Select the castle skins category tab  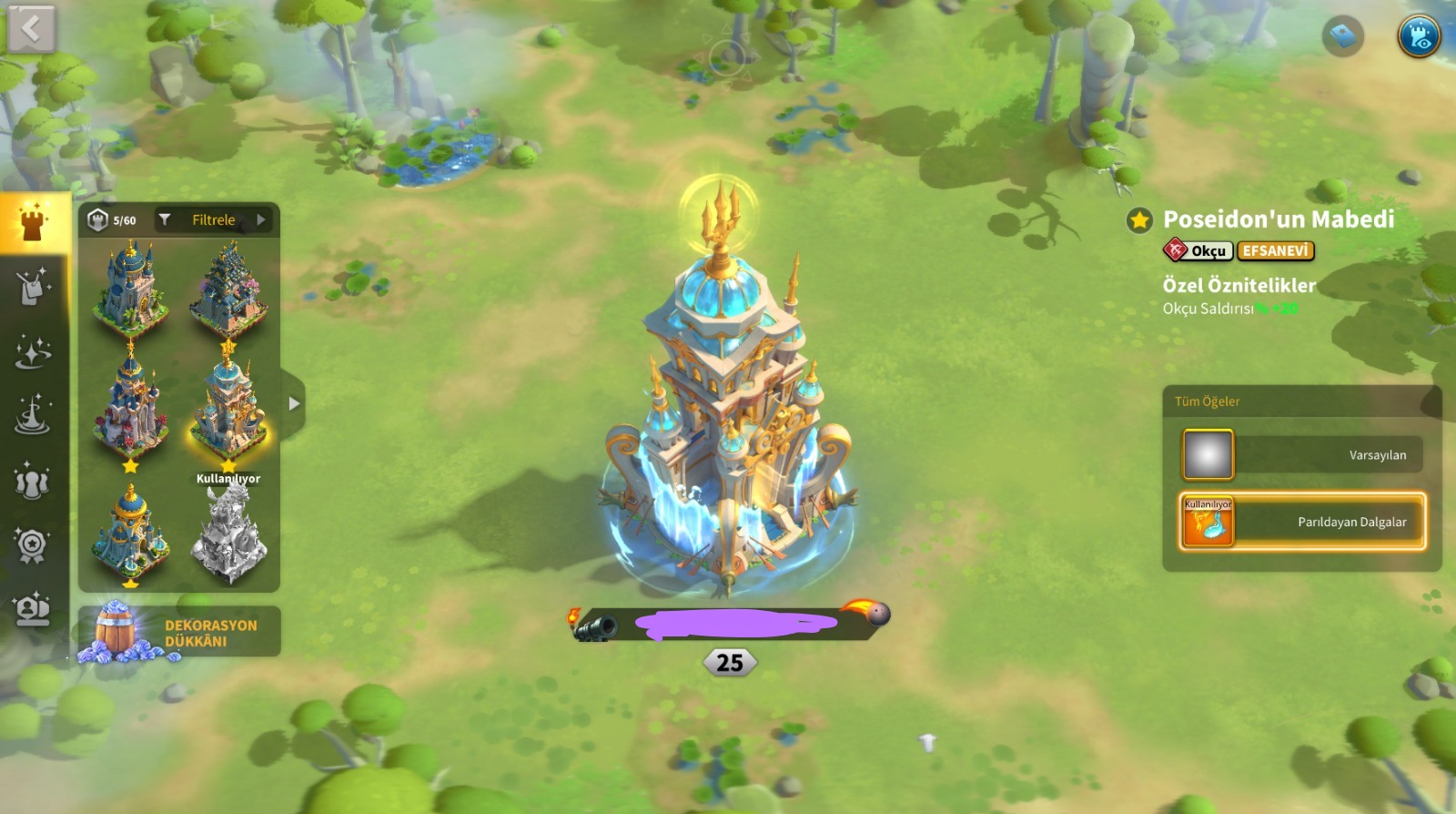pyautogui.click(x=34, y=222)
